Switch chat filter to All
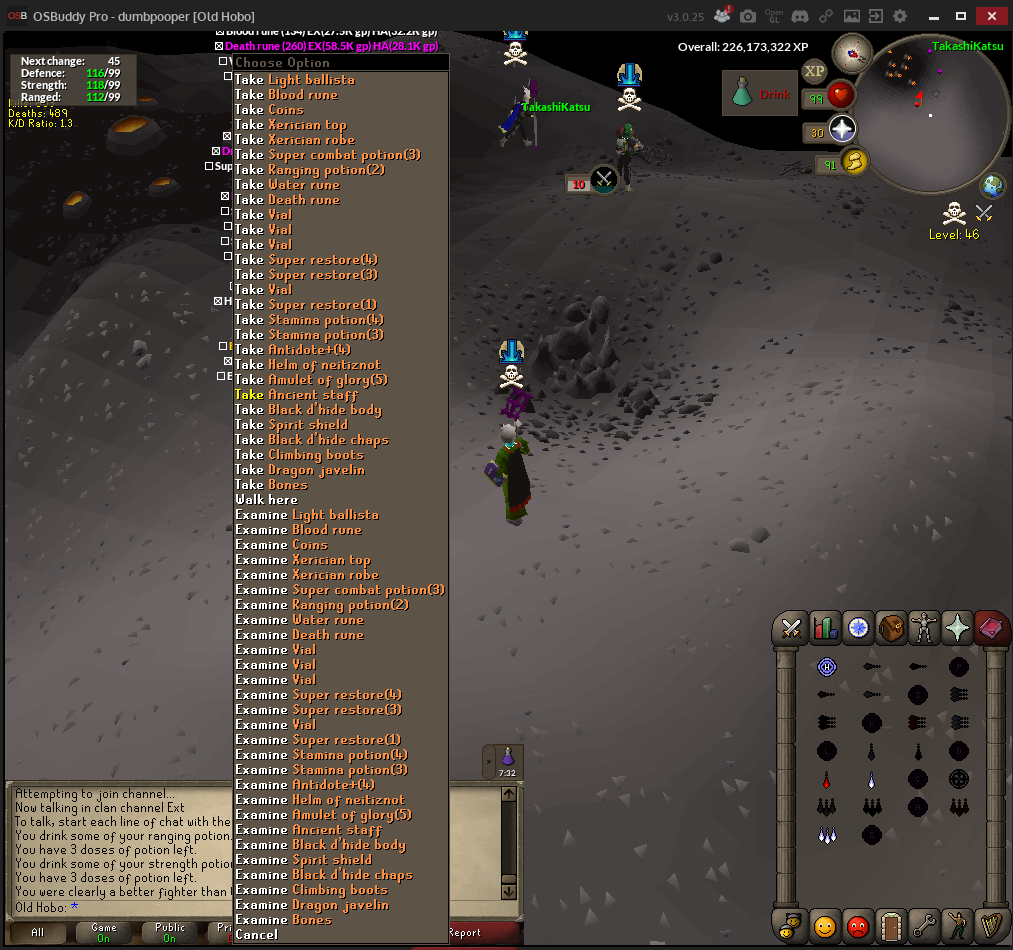 pos(38,933)
